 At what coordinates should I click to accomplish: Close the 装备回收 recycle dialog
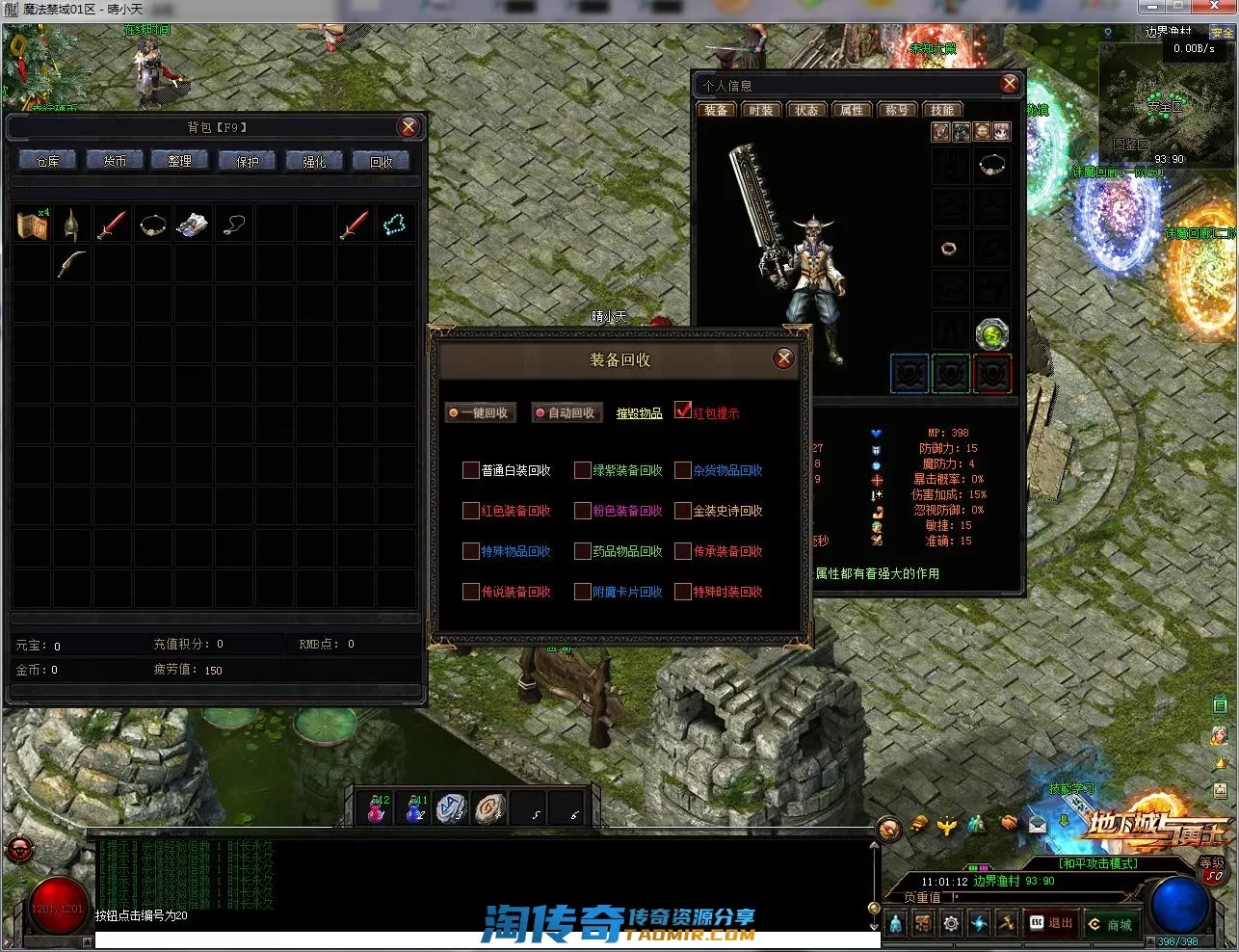[x=784, y=358]
